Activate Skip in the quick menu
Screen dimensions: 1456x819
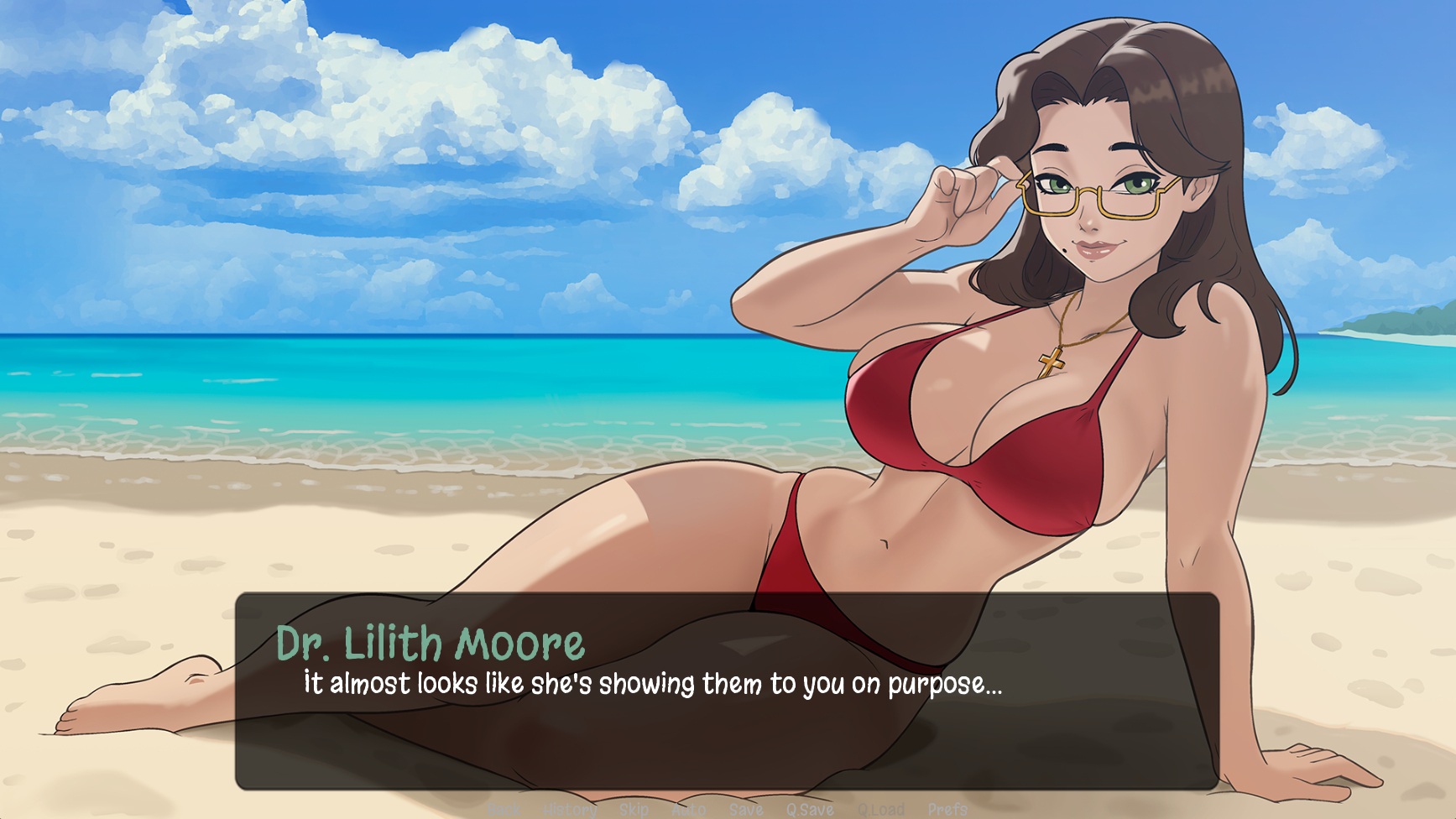point(634,809)
